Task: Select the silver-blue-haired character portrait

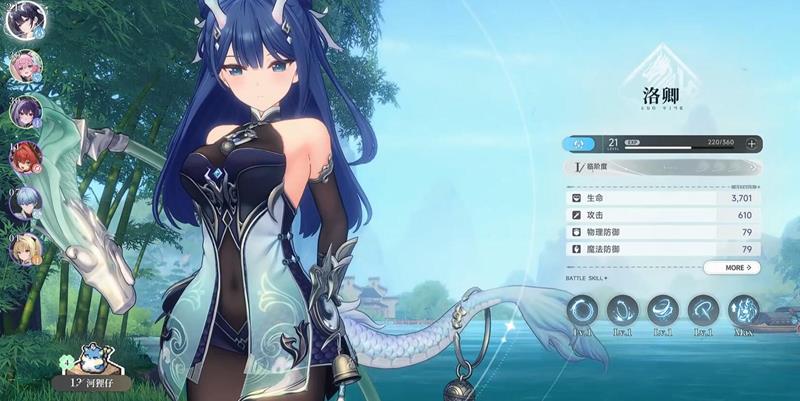Action: (x=26, y=201)
